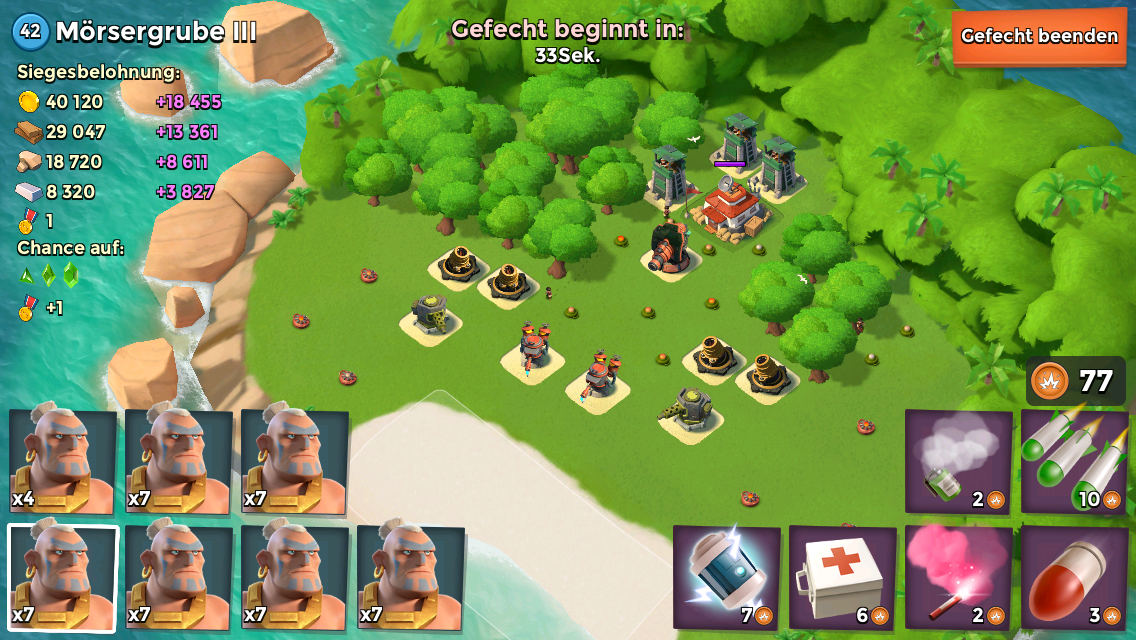End the battle with Gefecht beenden
Image resolution: width=1136 pixels, height=640 pixels.
coord(1039,37)
